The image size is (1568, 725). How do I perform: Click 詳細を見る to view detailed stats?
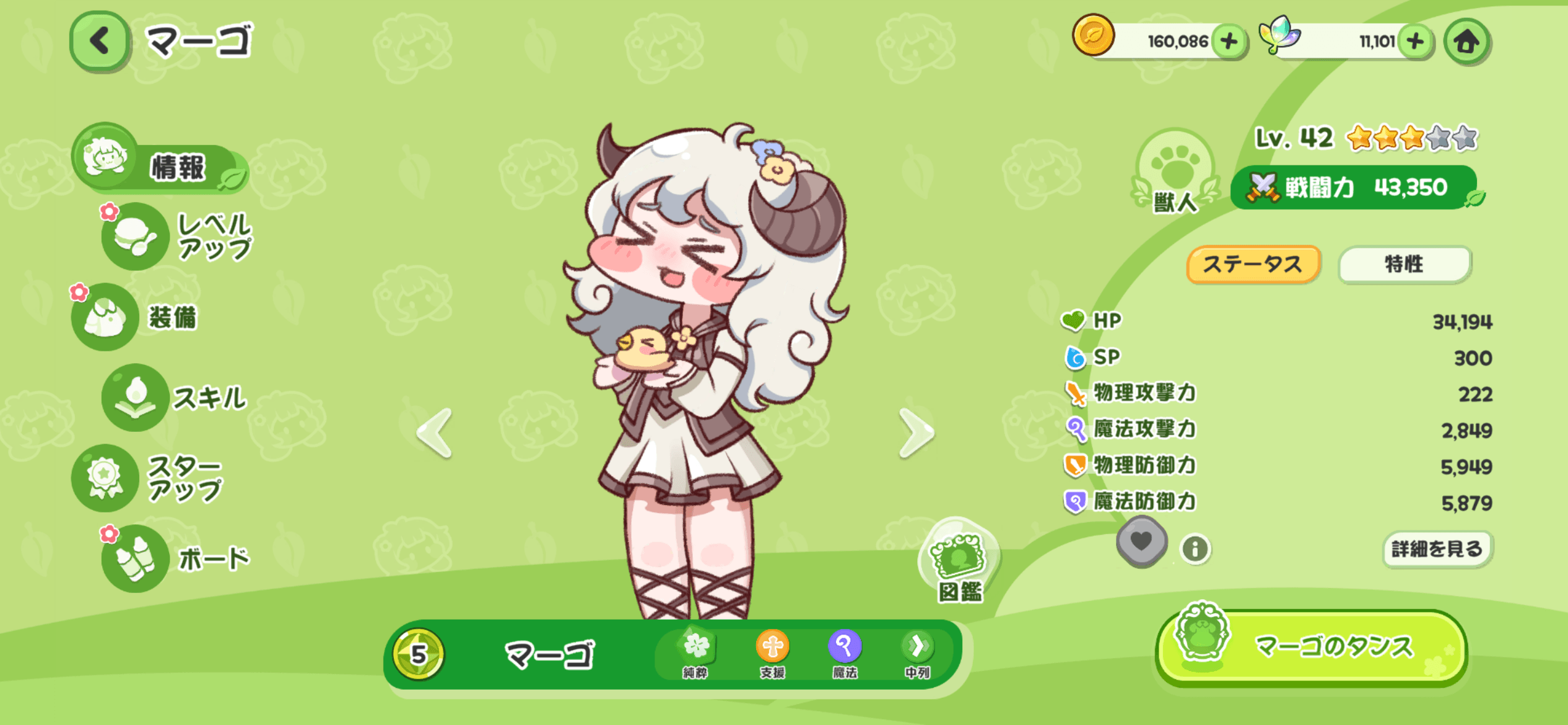click(1437, 548)
